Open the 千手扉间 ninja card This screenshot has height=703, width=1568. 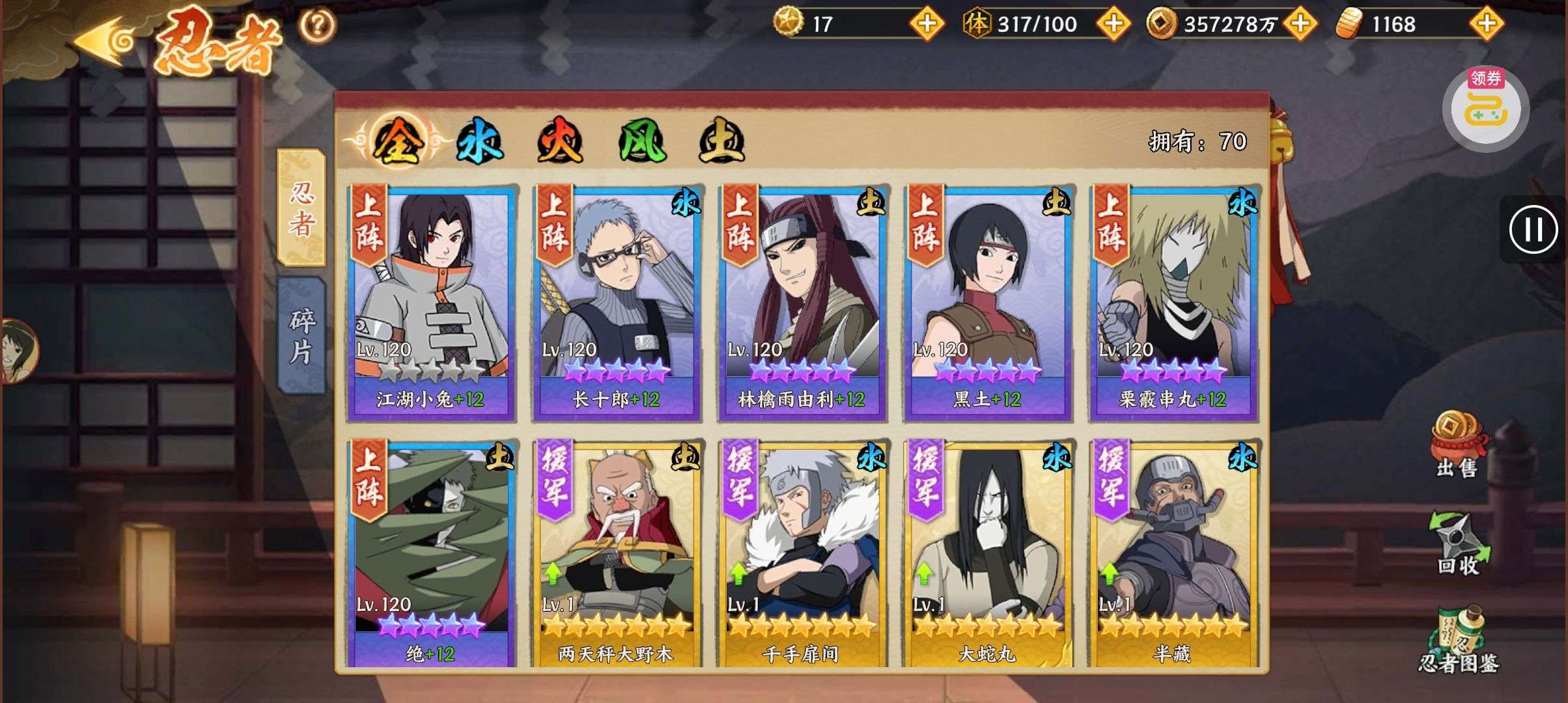point(802,553)
